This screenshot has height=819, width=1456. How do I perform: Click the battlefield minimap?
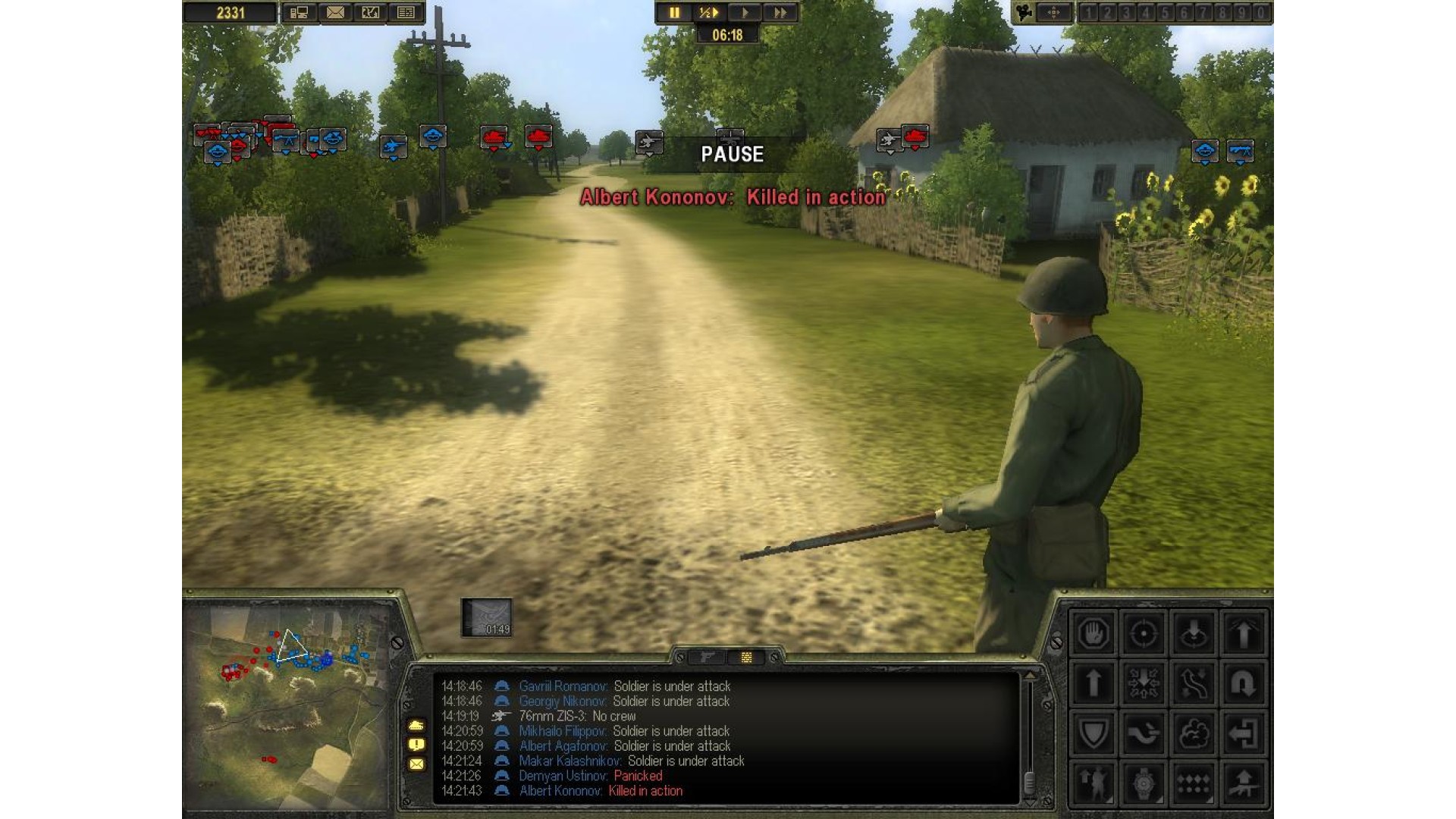288,705
